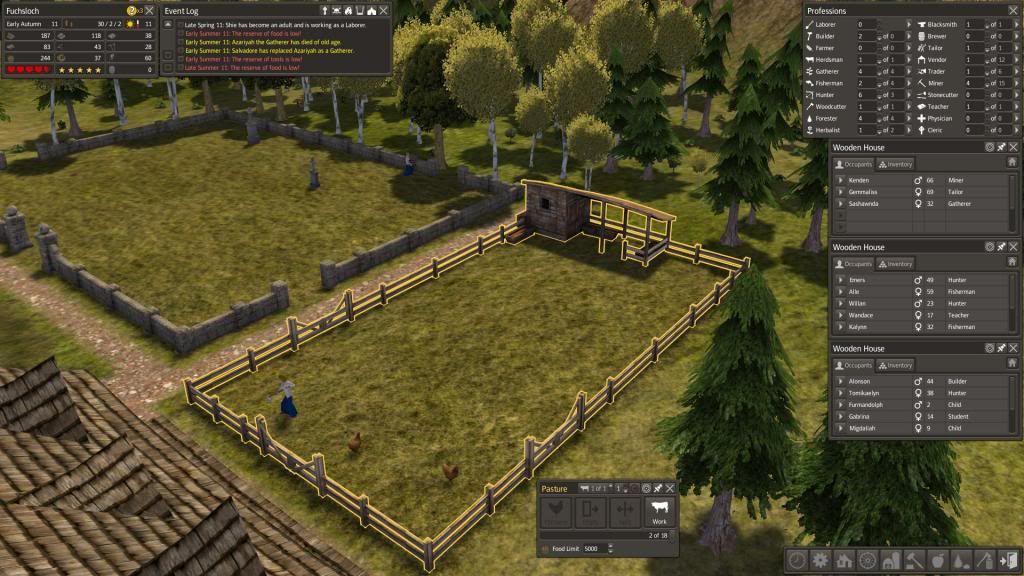Close the Pasture window
This screenshot has height=576, width=1024.
(x=670, y=488)
